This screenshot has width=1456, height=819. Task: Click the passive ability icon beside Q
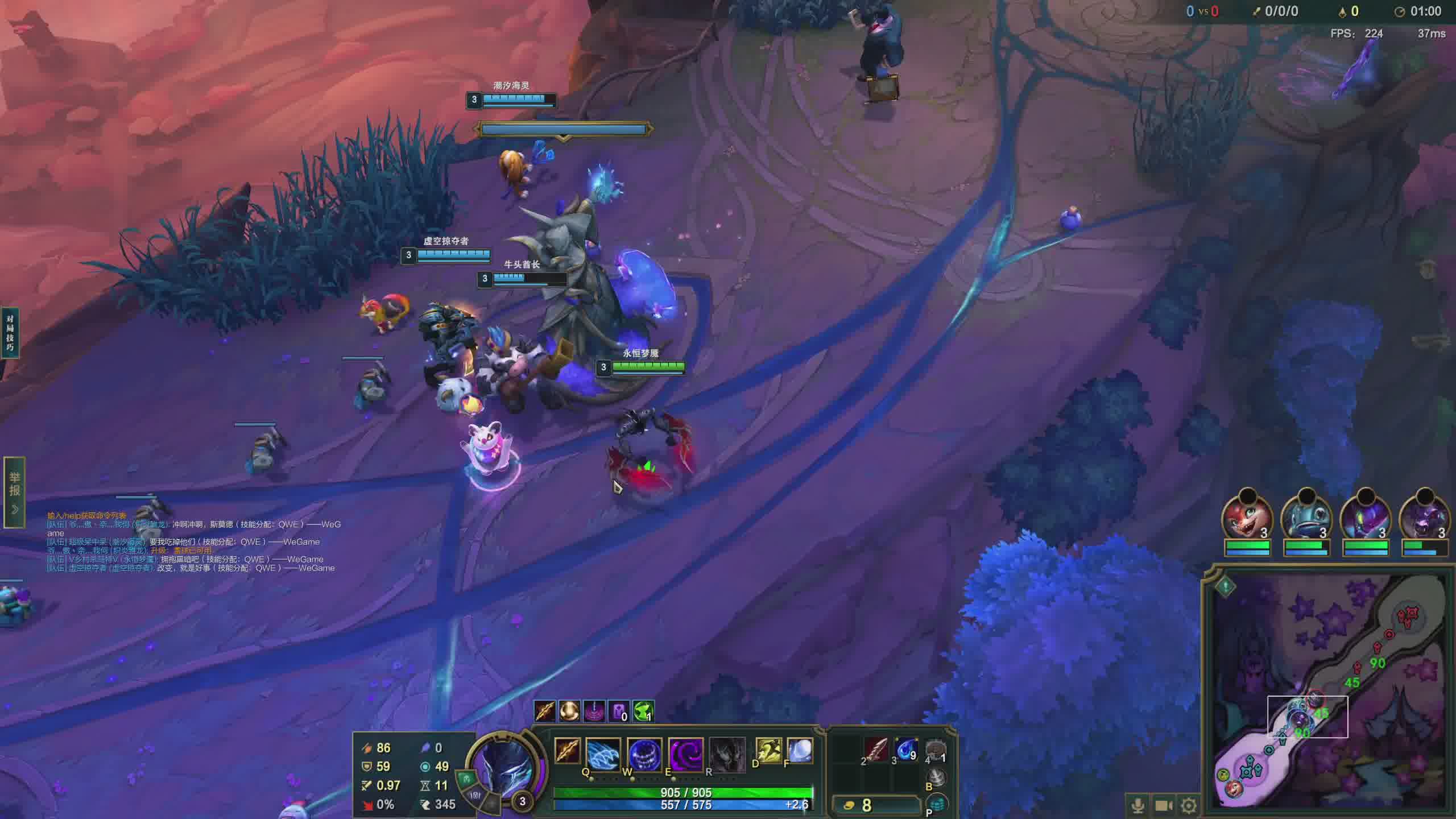click(x=567, y=751)
